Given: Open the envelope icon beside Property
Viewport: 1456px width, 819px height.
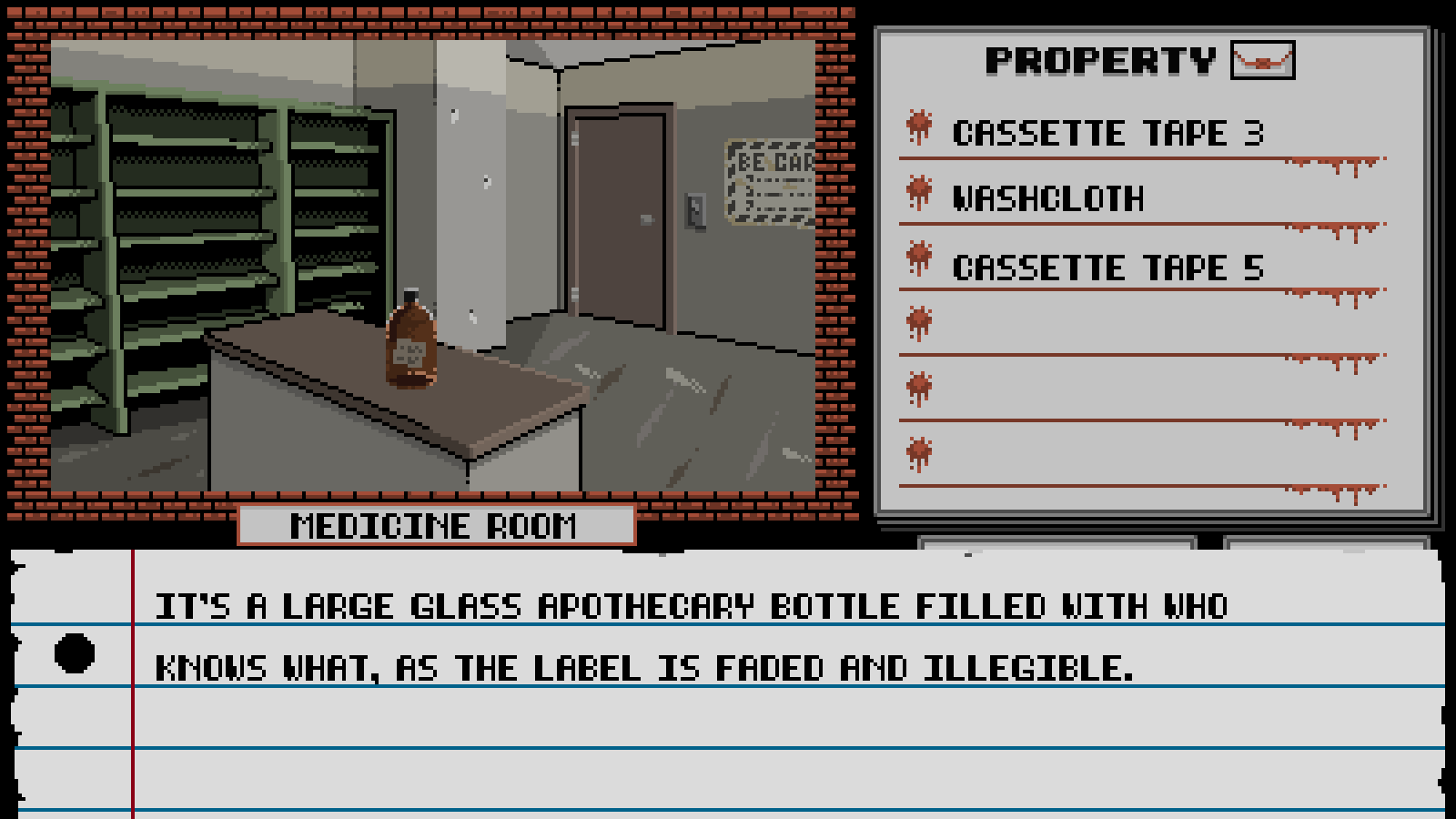Looking at the screenshot, I should coord(1262,61).
